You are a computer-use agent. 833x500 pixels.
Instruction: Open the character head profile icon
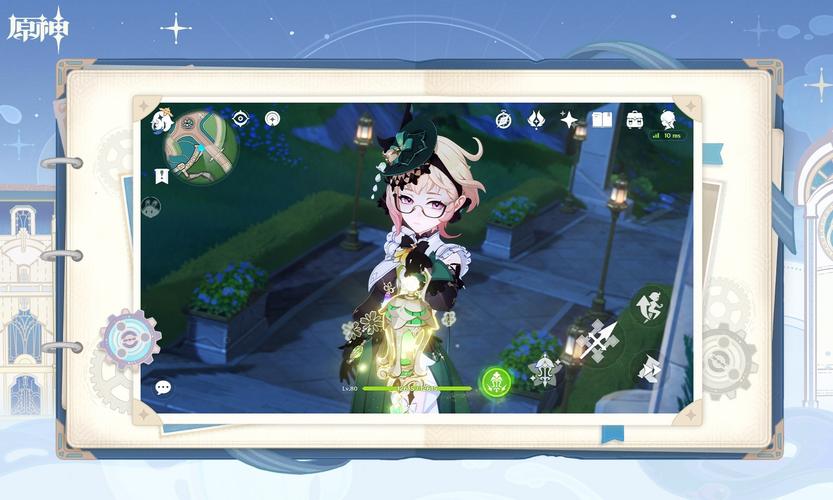click(x=667, y=119)
